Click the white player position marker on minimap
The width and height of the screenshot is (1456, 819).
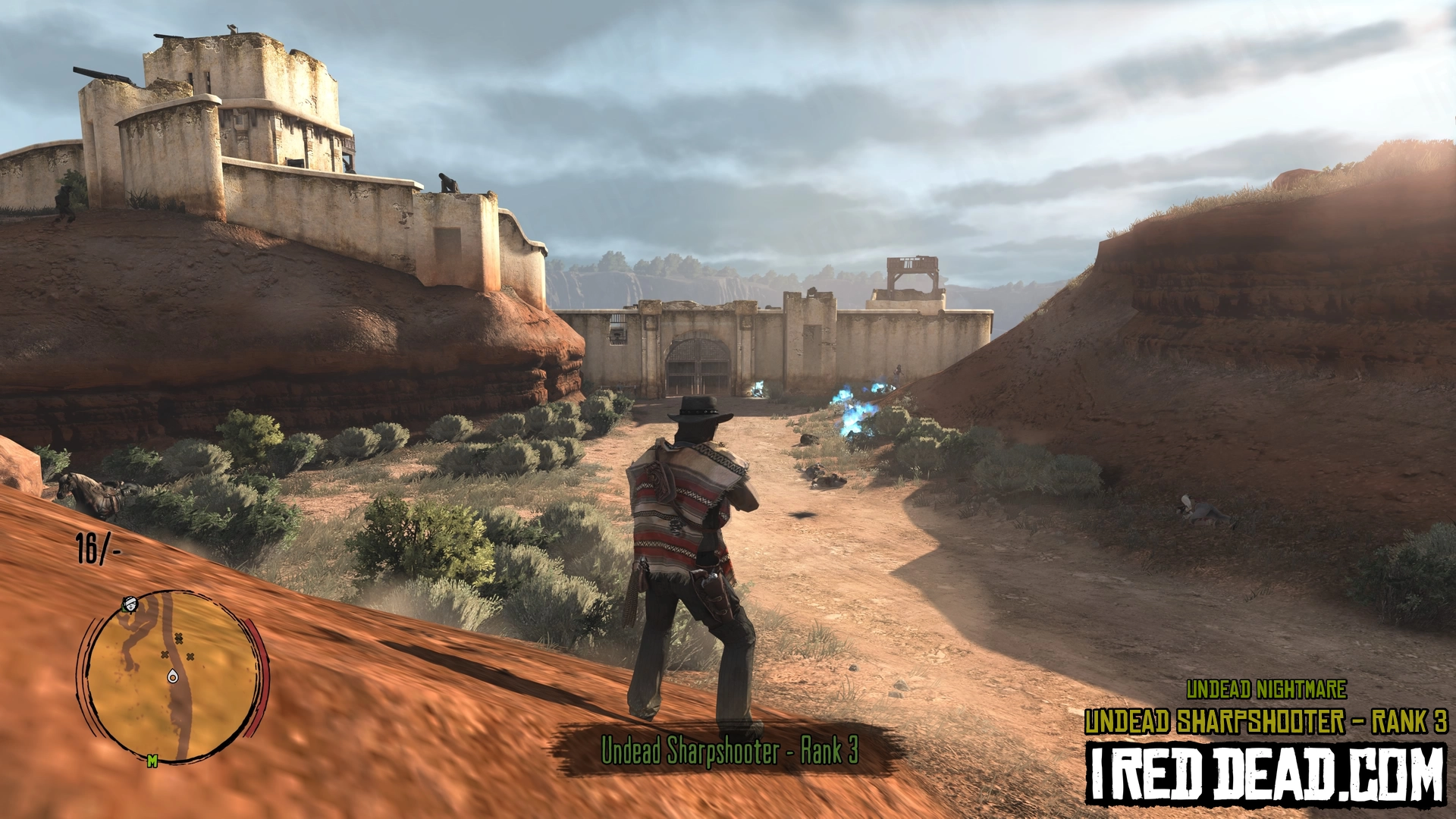[x=173, y=676]
